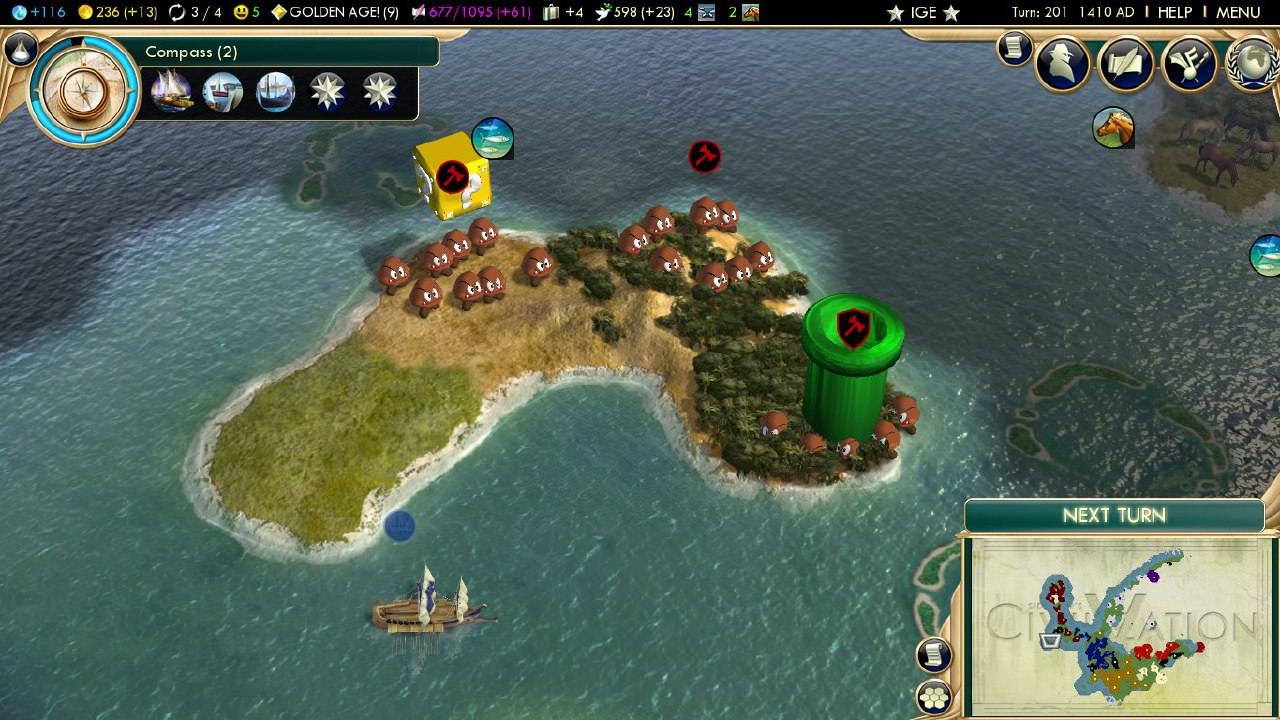
Task: Select the first sailing ship unlock icon
Action: click(x=171, y=93)
